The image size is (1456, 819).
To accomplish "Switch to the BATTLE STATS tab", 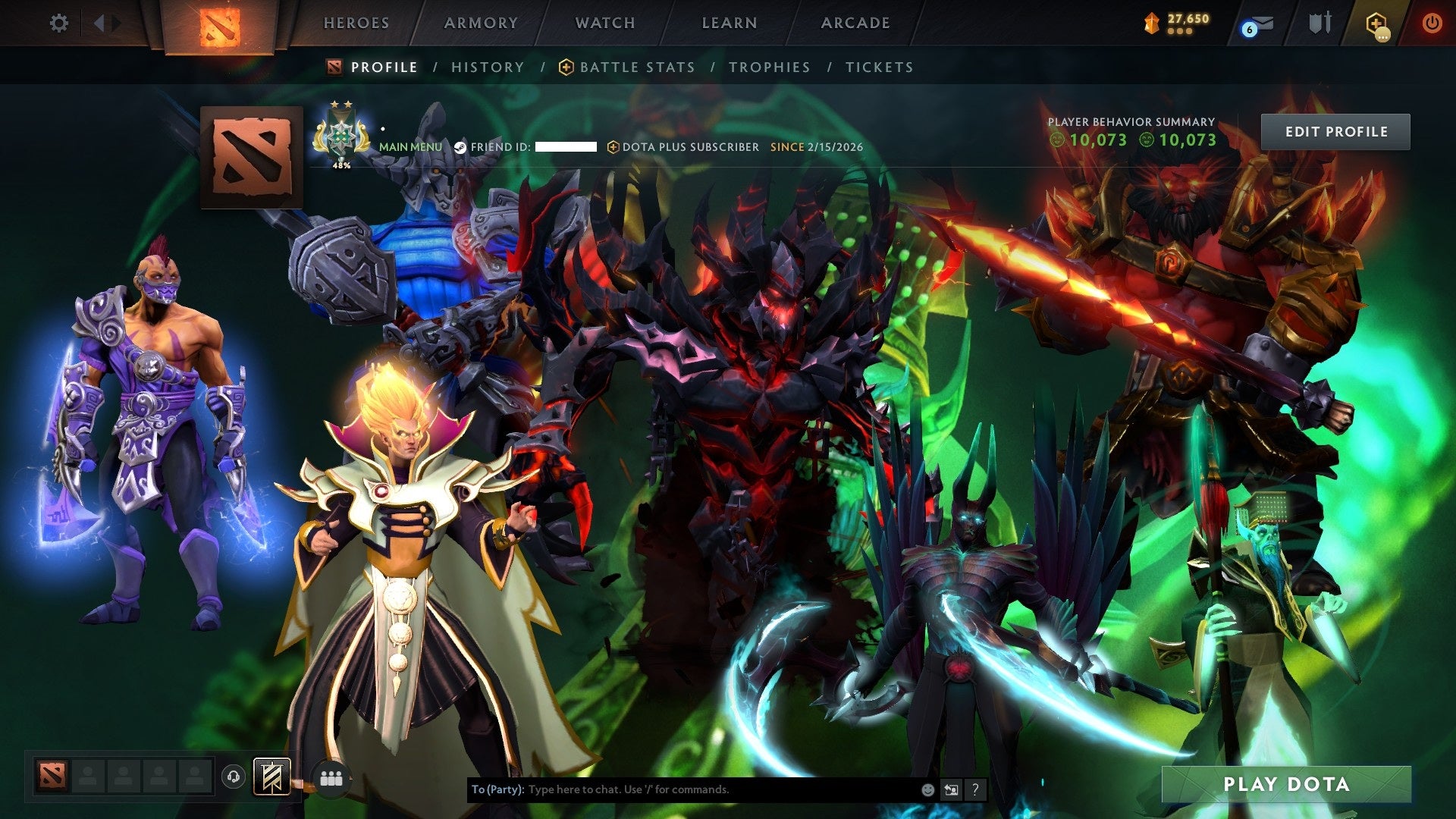I will [x=635, y=67].
